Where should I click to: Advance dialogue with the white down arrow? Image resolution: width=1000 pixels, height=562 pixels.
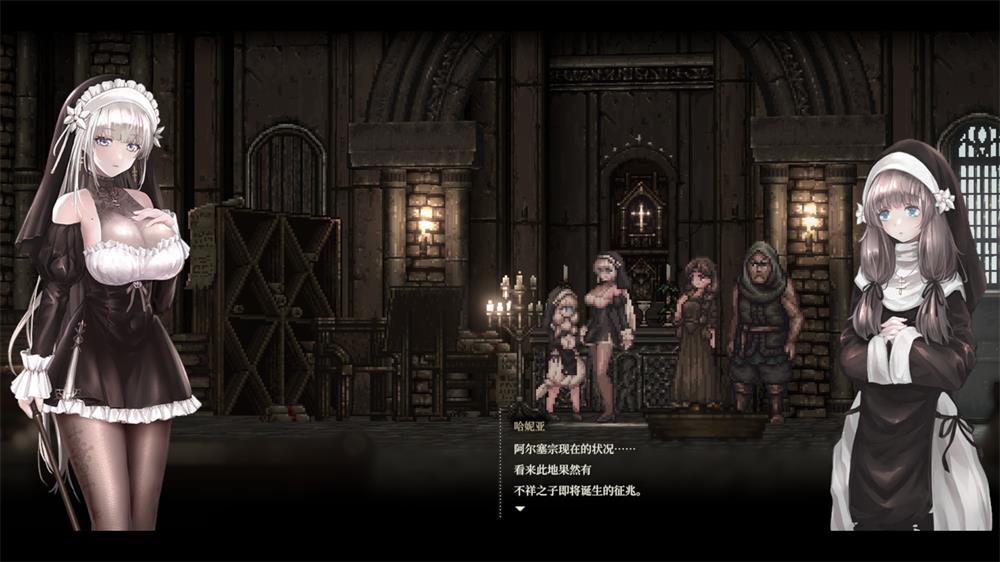[519, 509]
